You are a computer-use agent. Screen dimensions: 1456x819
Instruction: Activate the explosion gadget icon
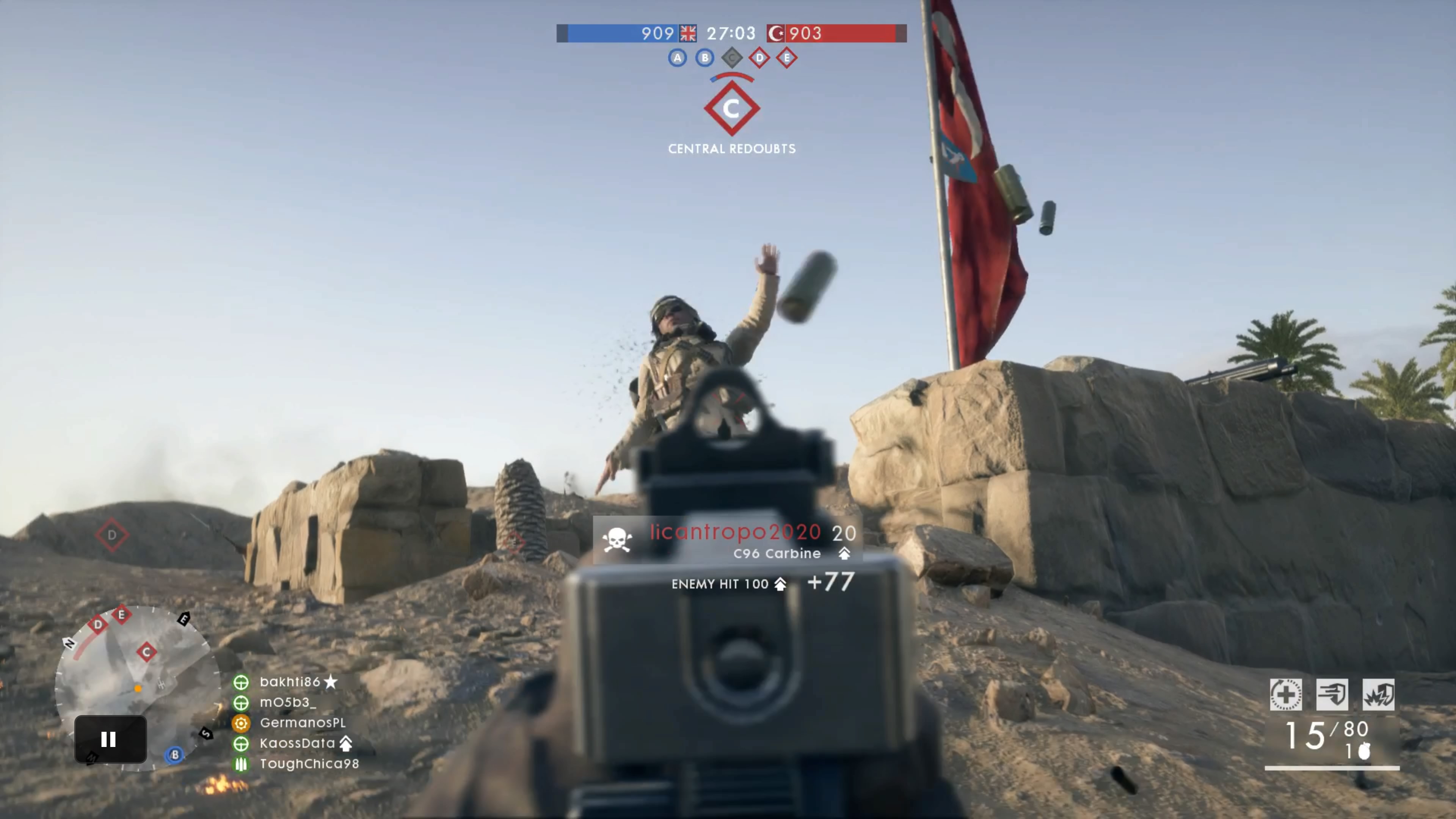point(1379,694)
